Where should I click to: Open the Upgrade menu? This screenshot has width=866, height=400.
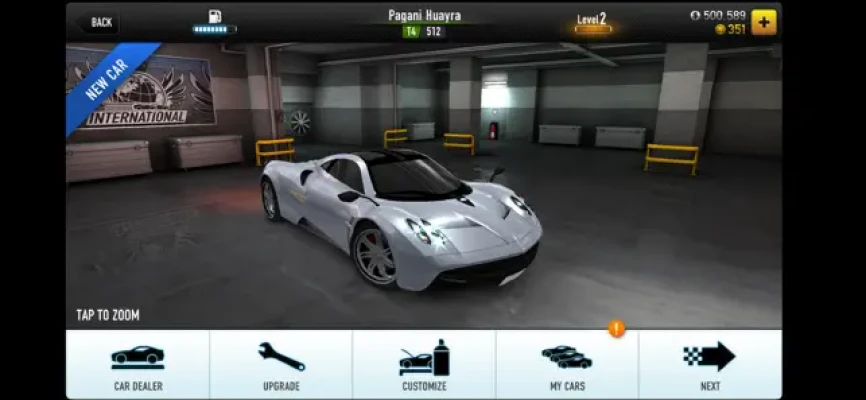click(281, 364)
